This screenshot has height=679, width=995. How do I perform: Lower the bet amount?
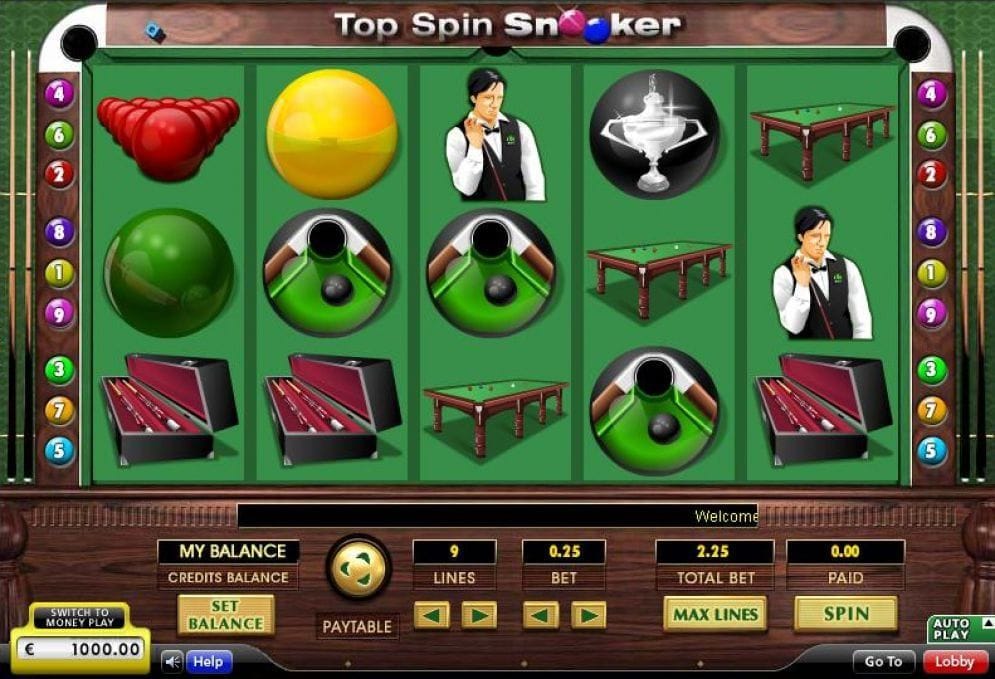coord(541,615)
